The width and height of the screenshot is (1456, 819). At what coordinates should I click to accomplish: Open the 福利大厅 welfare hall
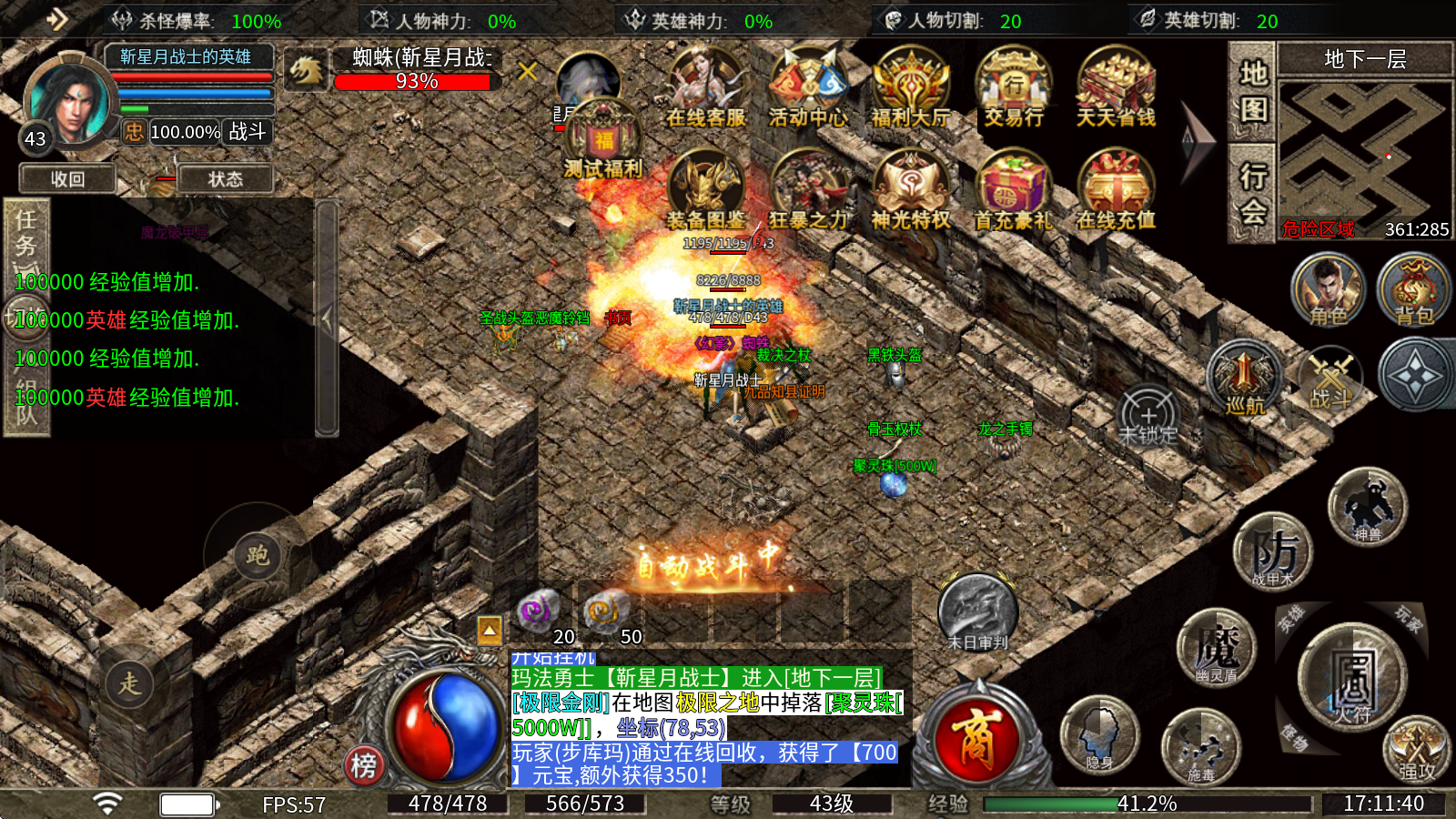coord(910,88)
